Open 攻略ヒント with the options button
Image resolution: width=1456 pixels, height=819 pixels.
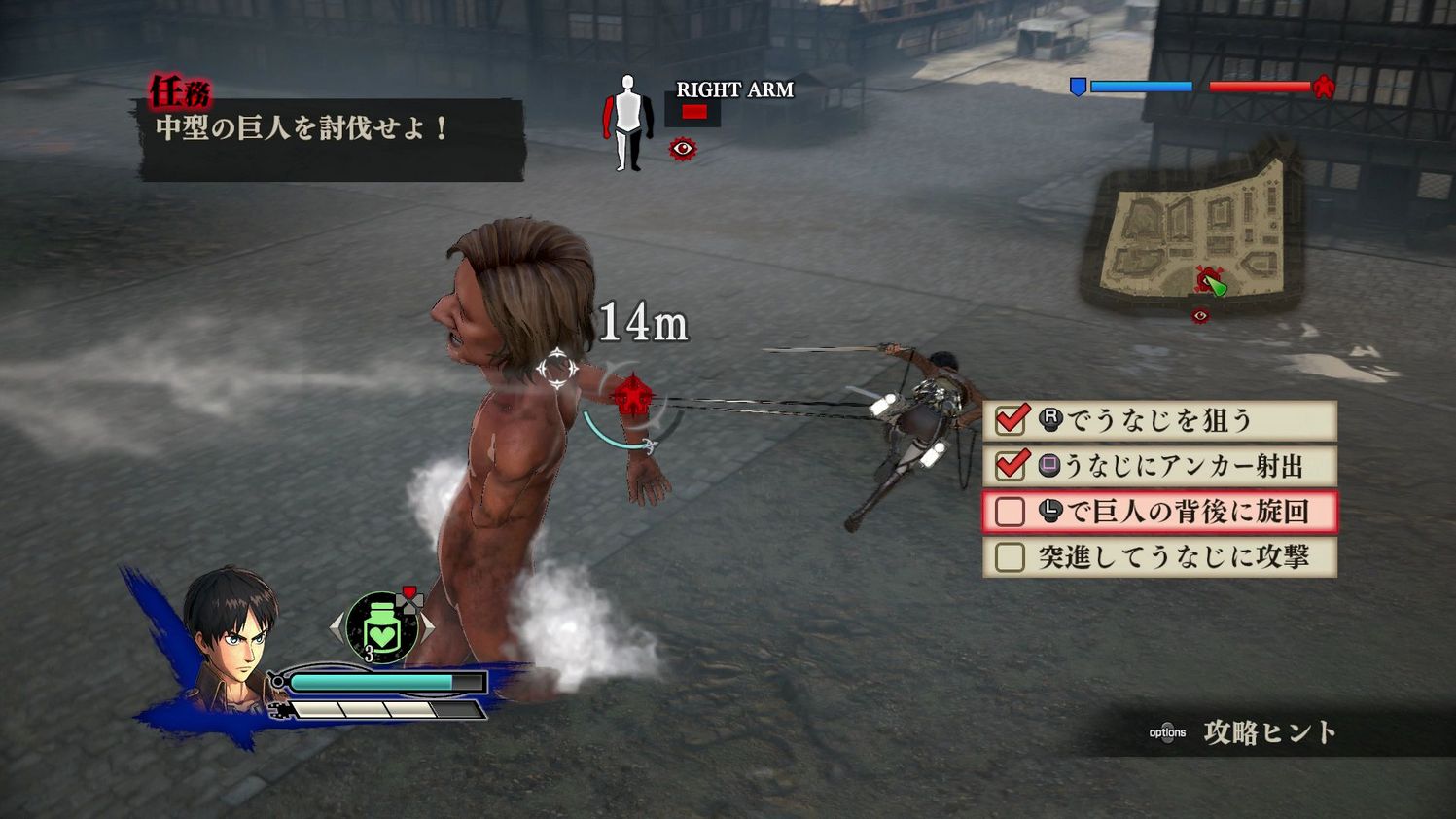pos(1167,732)
